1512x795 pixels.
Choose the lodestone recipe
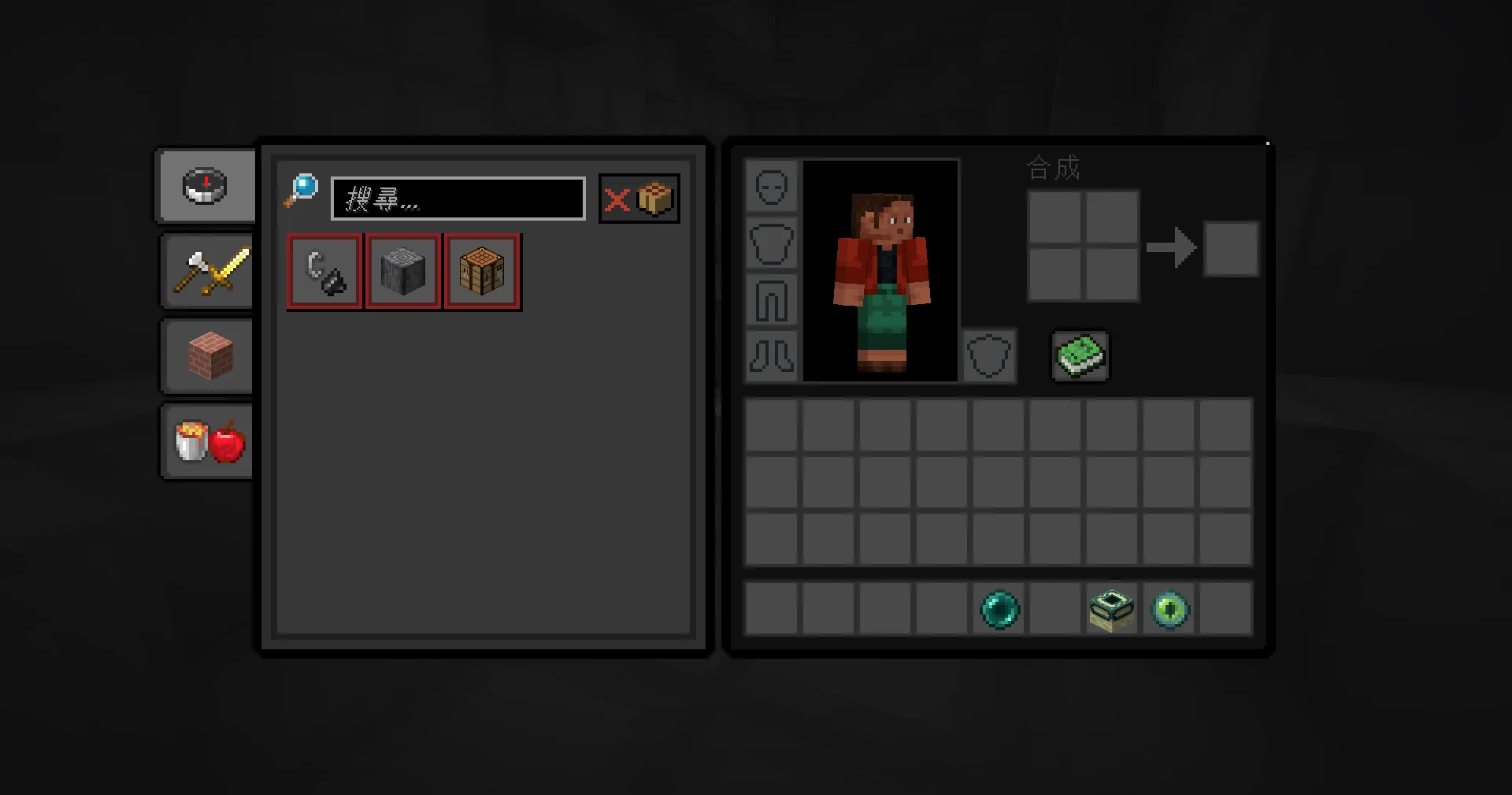click(x=402, y=272)
